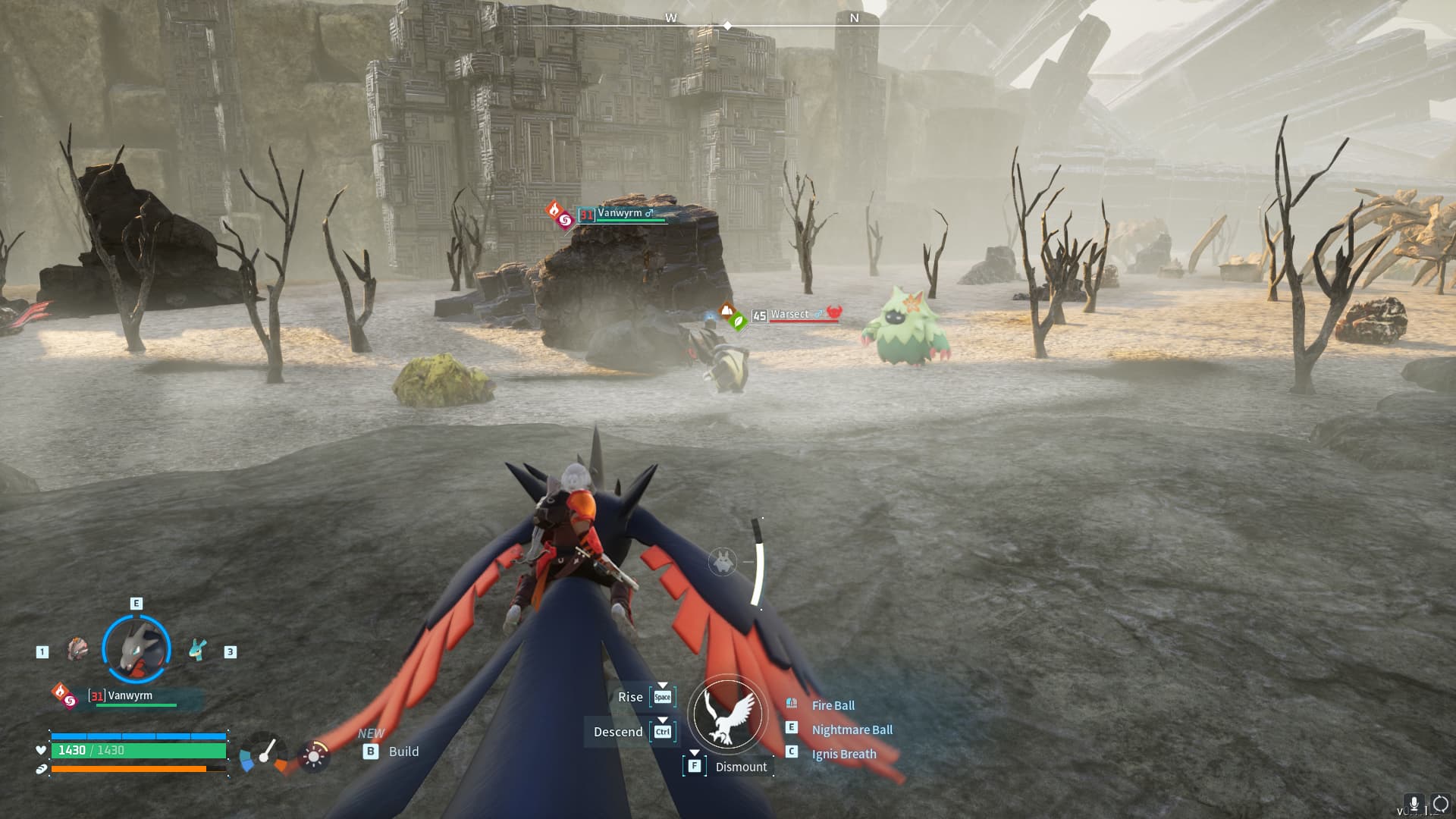Switch to the teal pal in slot 3
Screen dimensions: 1456x819
[198, 650]
